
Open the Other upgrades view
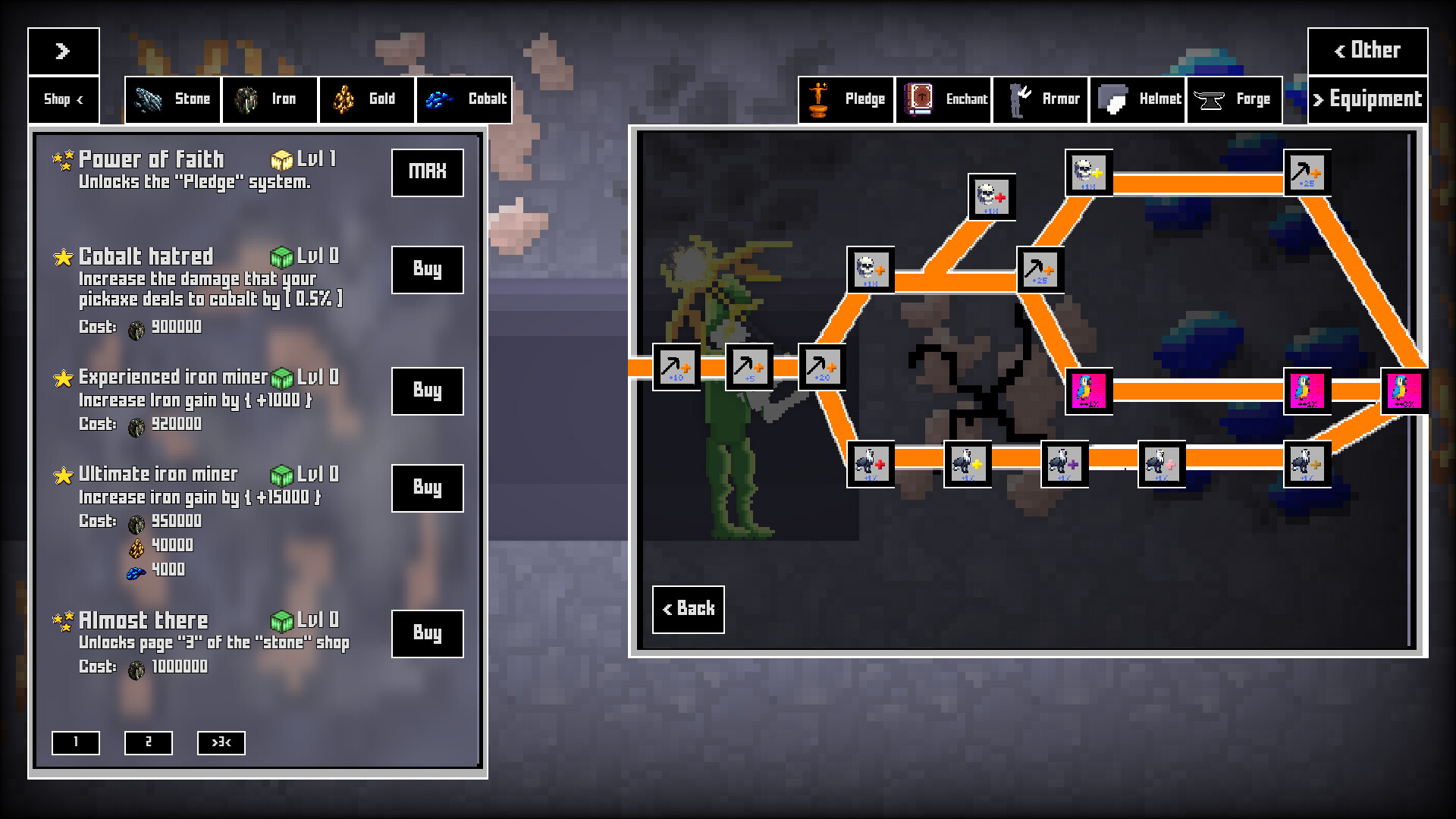point(1368,50)
